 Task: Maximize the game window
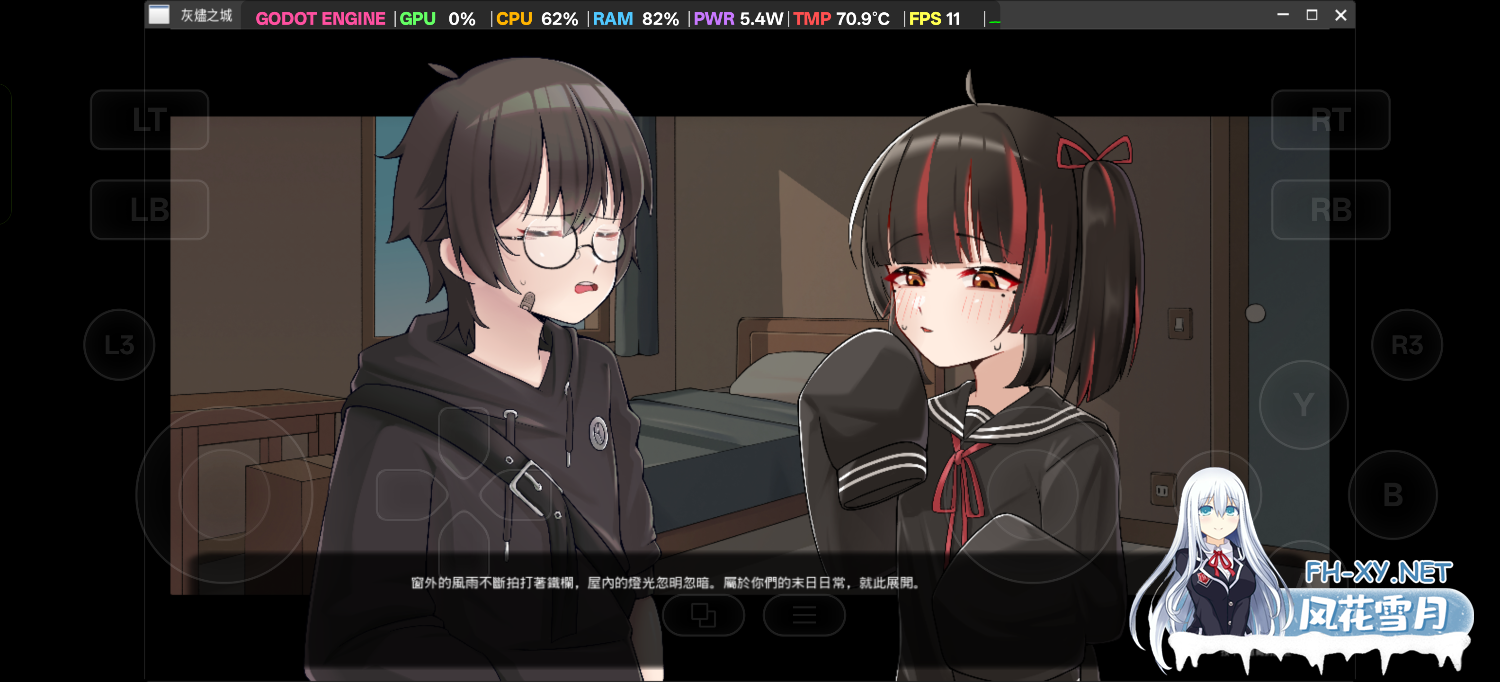[x=1312, y=15]
